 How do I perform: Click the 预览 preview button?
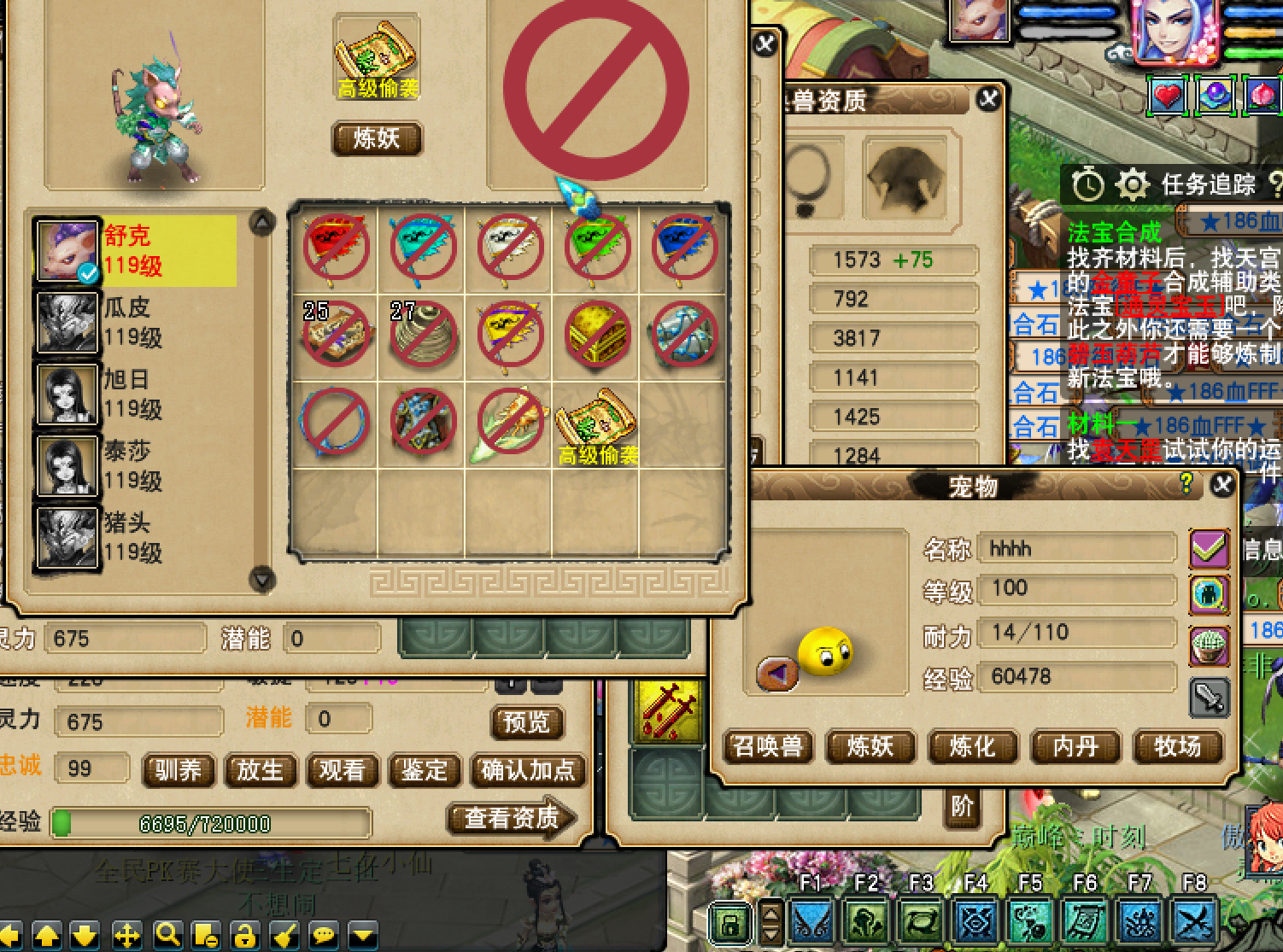click(526, 723)
